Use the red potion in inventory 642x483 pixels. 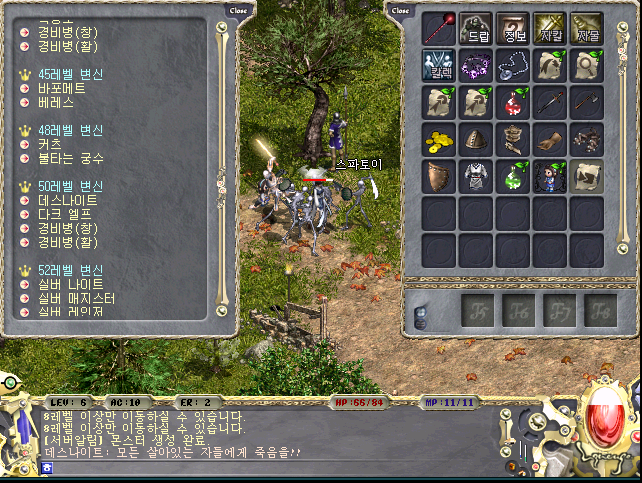[512, 102]
